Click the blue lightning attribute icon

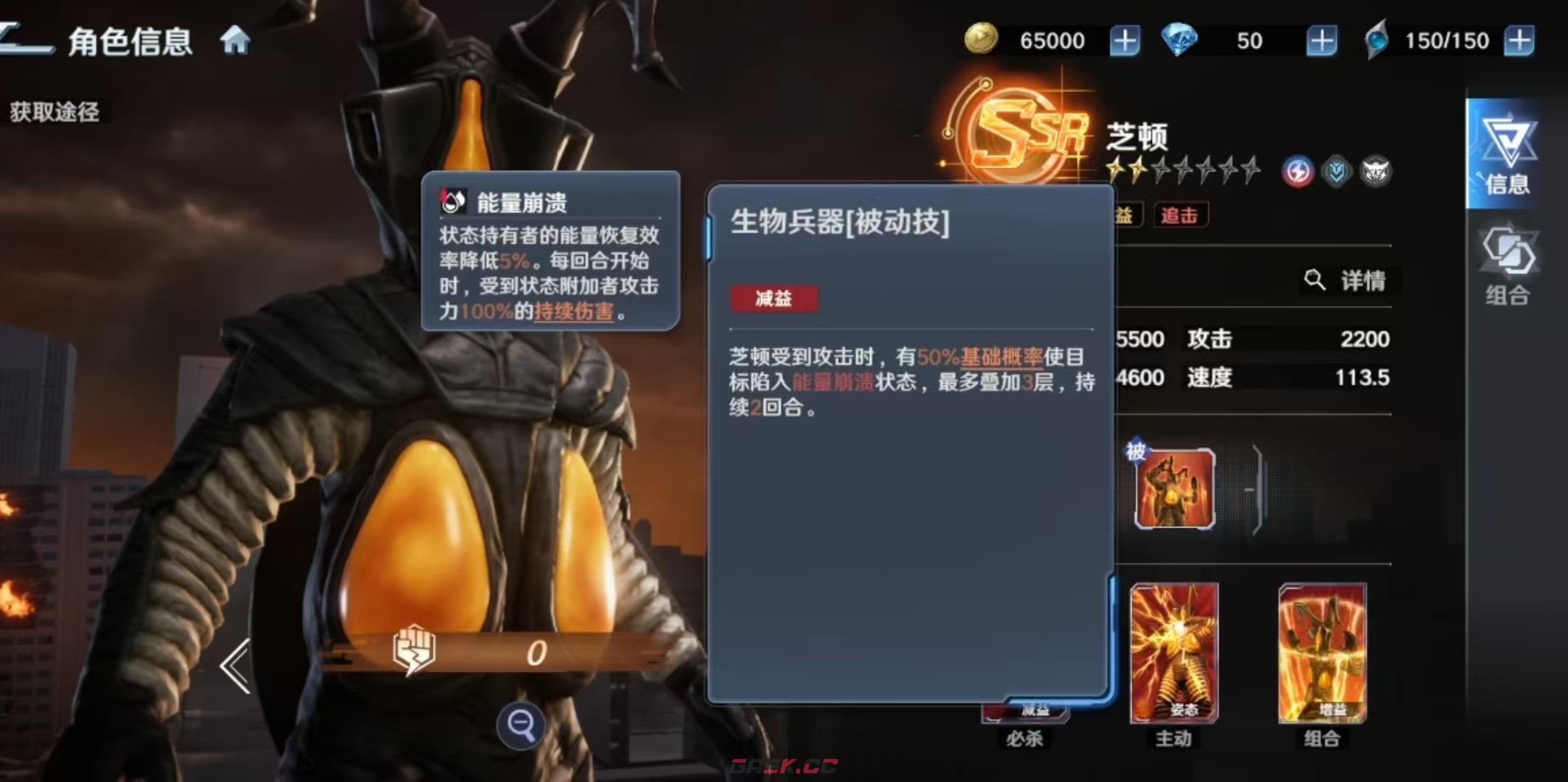(1299, 170)
